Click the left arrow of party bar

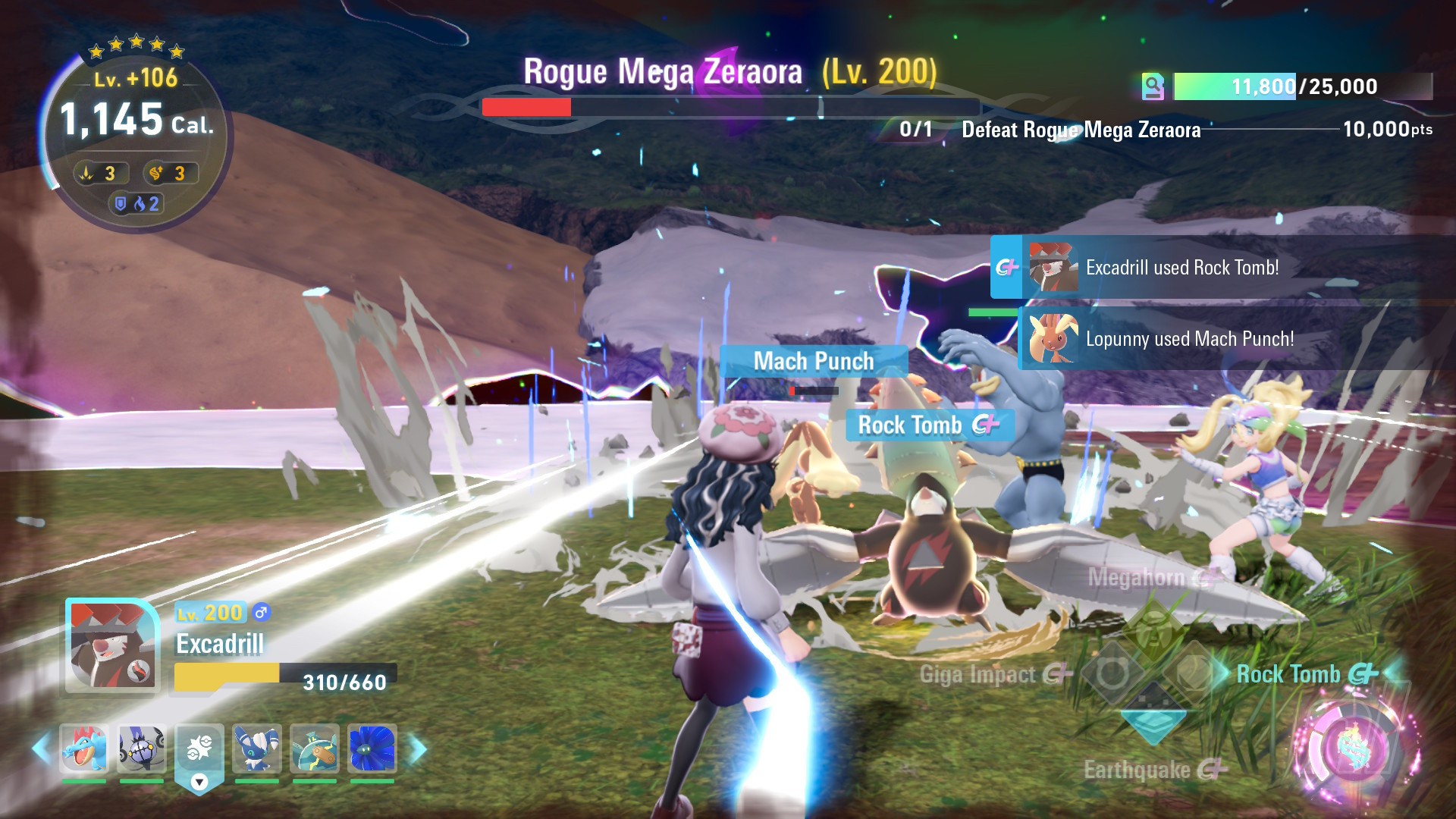(41, 749)
